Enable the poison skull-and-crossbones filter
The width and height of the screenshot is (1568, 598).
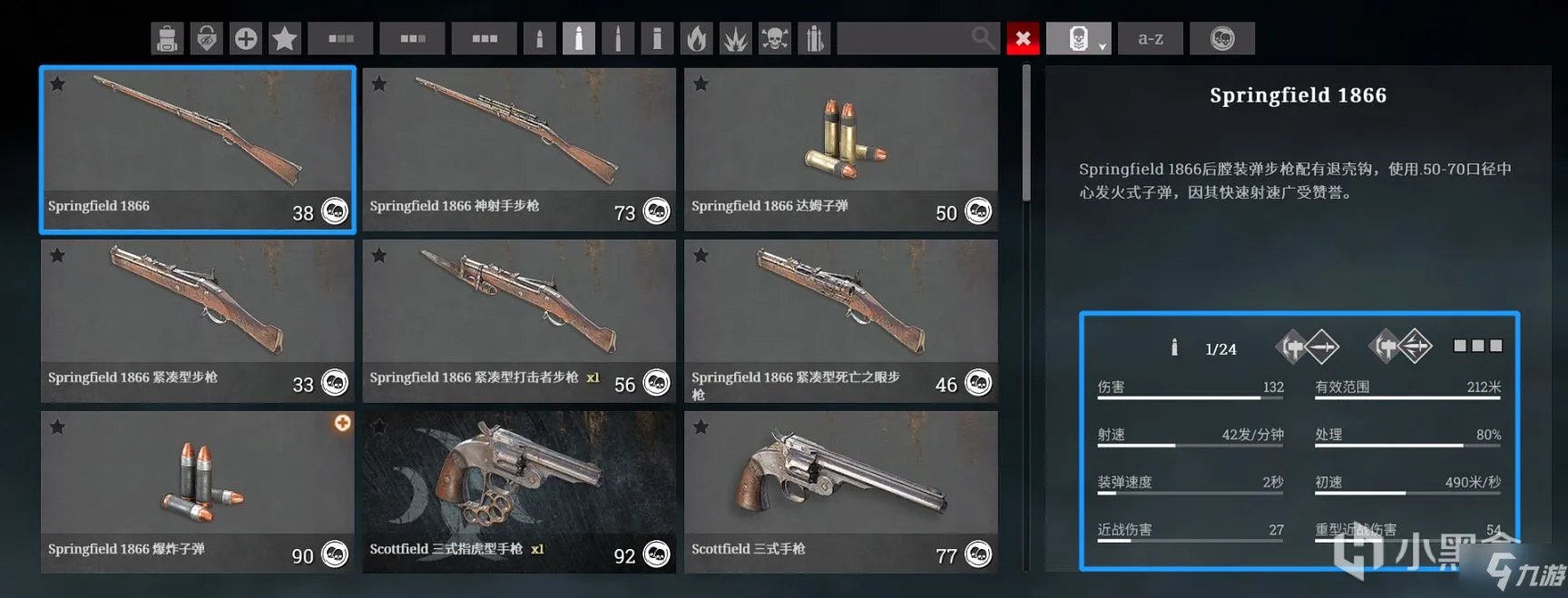(x=774, y=38)
